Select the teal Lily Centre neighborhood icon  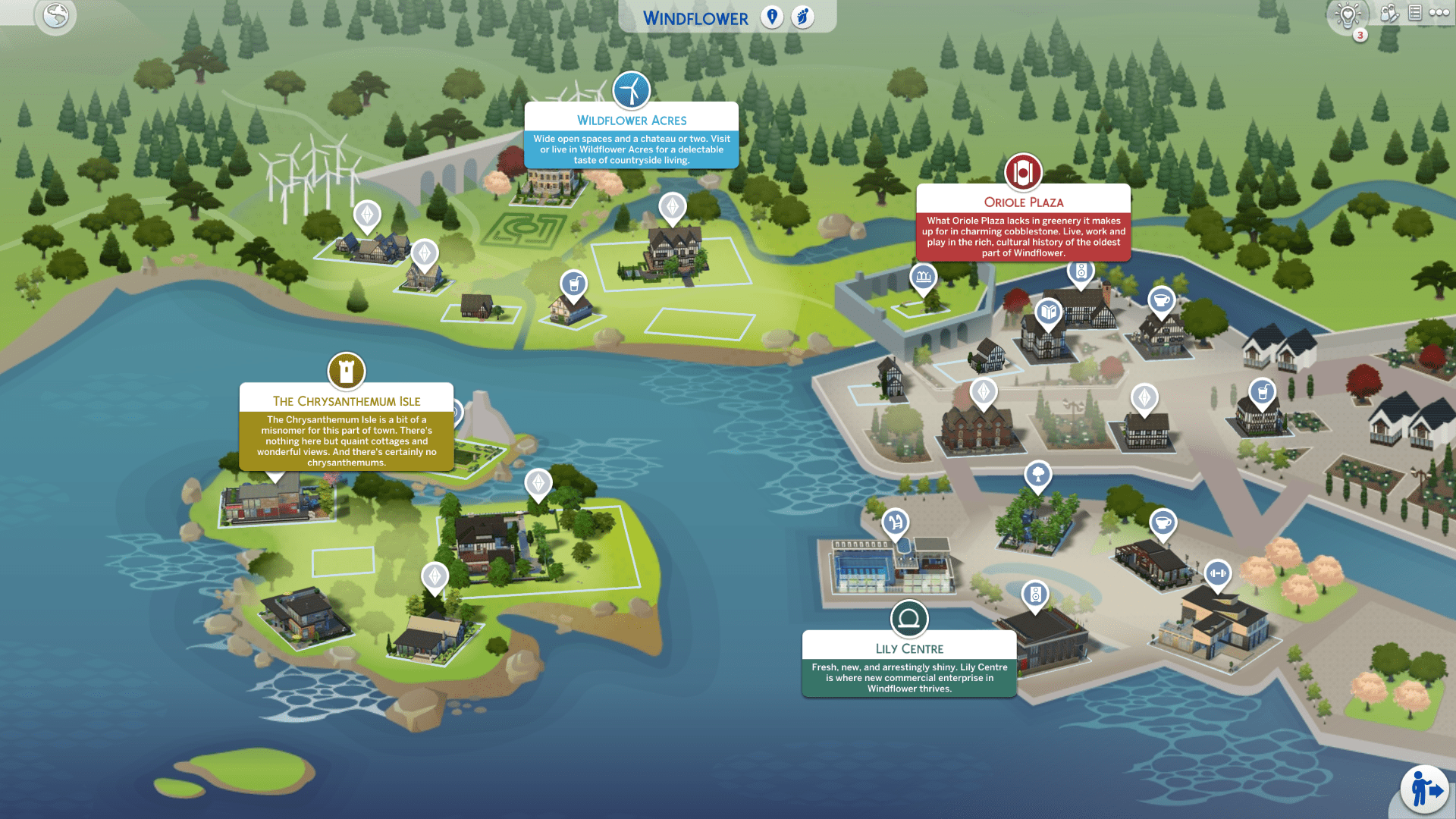coord(908,619)
